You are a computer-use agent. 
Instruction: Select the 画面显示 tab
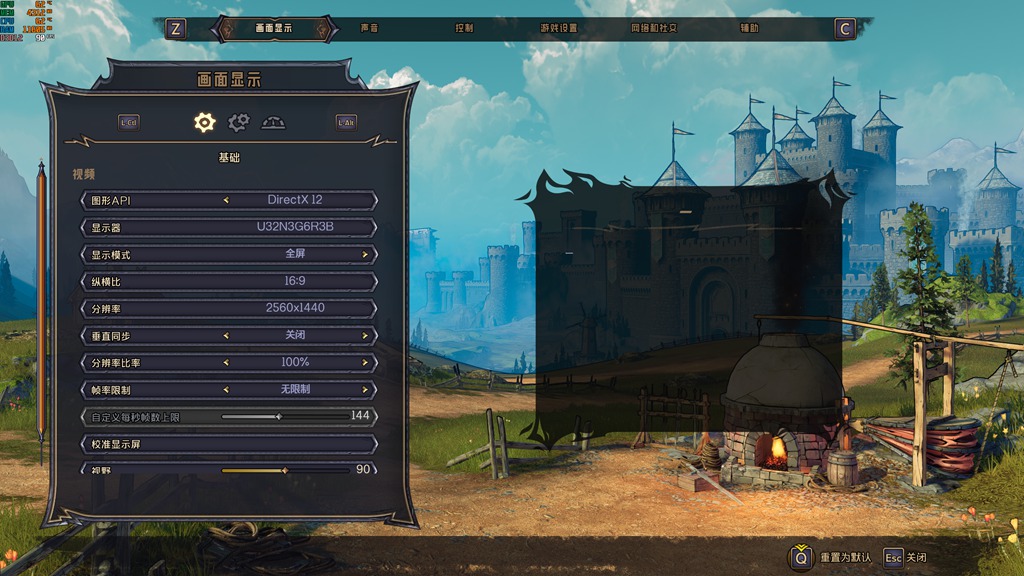coord(273,29)
